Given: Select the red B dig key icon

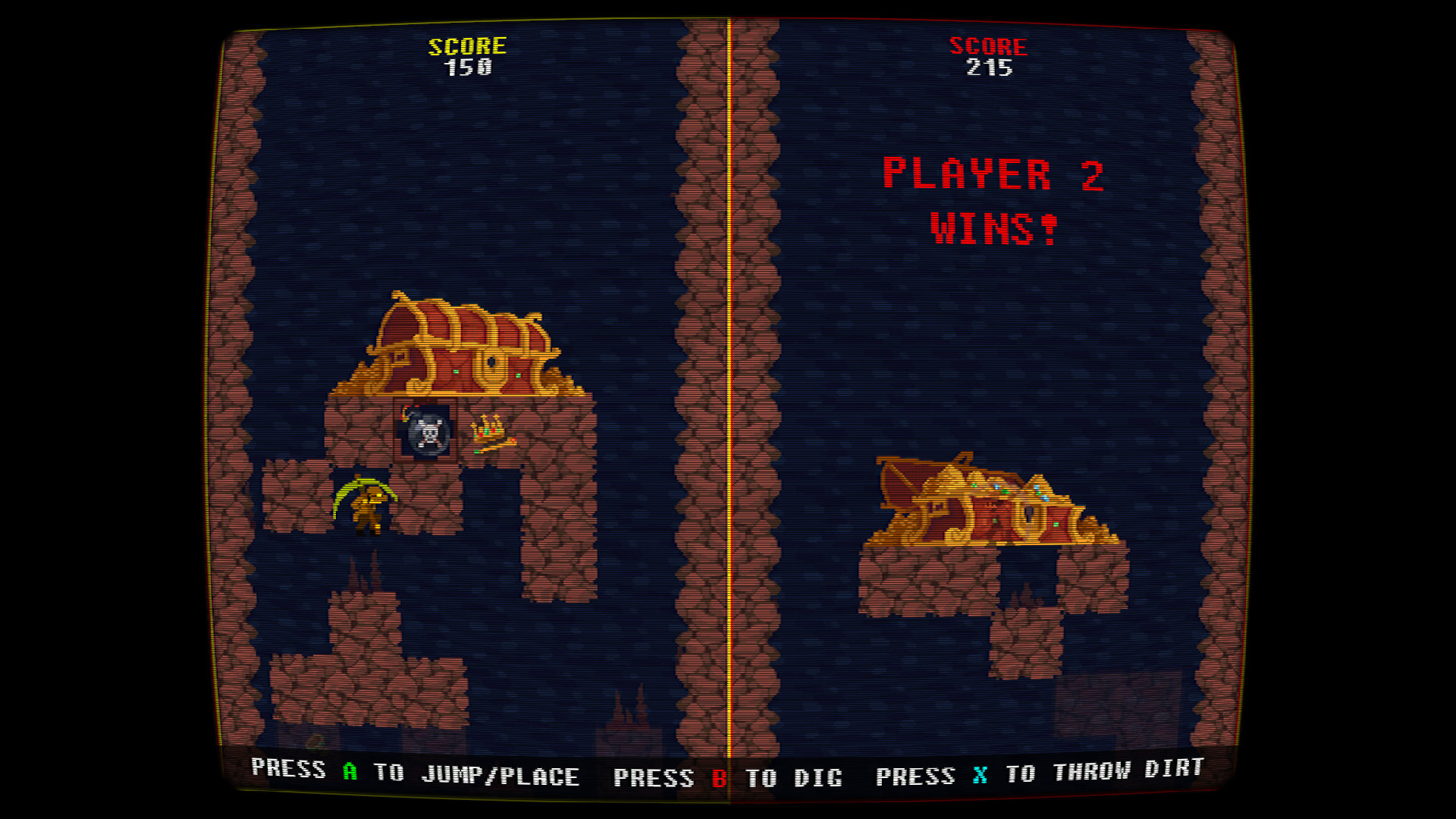Looking at the screenshot, I should (x=720, y=775).
